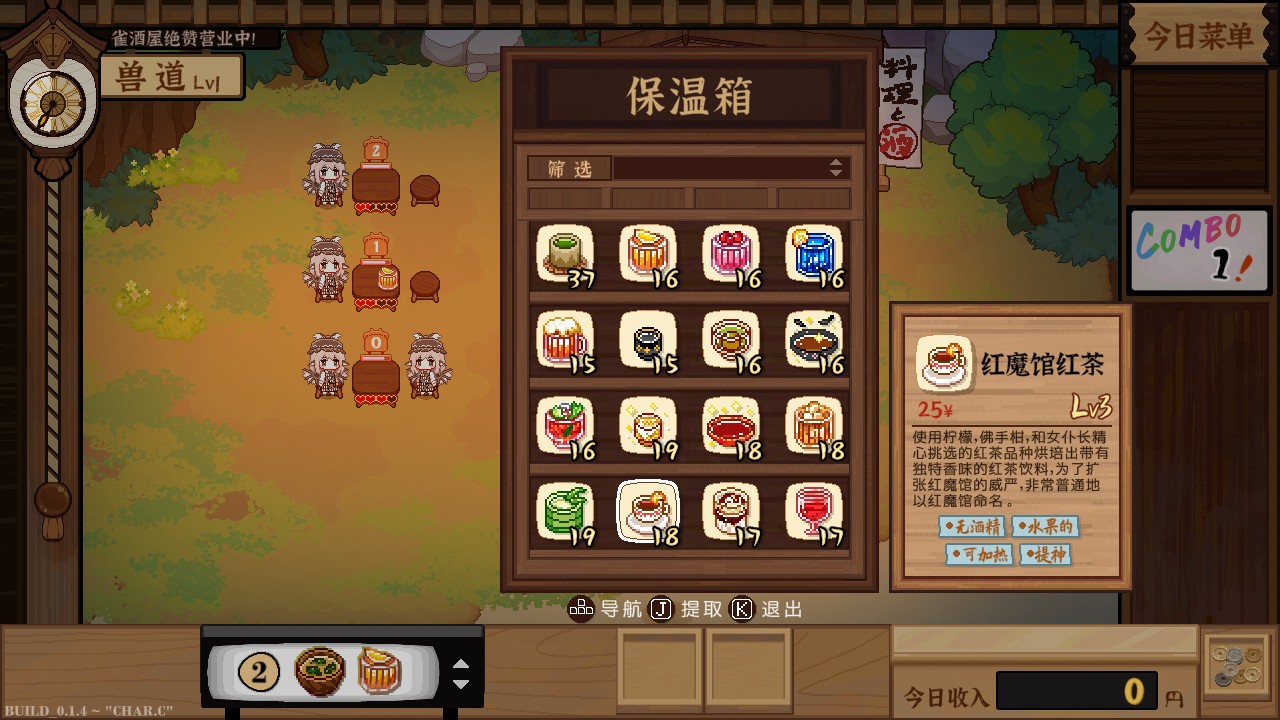Click the highlighted red tea cup item

click(x=648, y=510)
